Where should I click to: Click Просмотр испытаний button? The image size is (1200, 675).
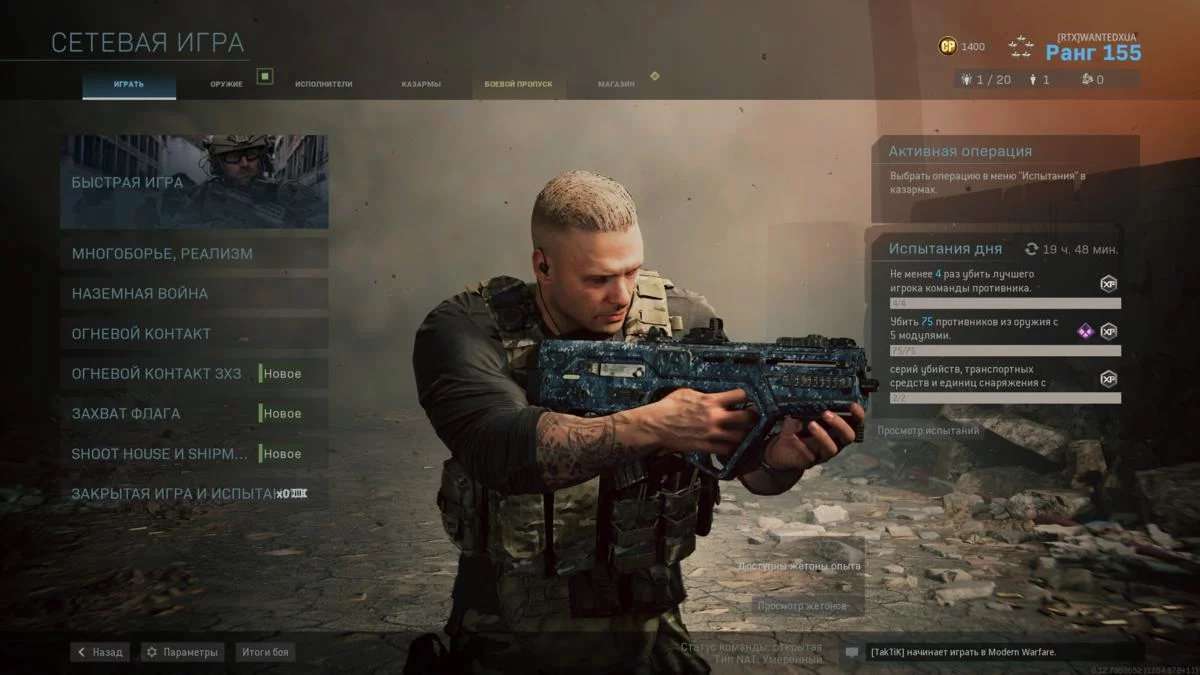click(929, 430)
